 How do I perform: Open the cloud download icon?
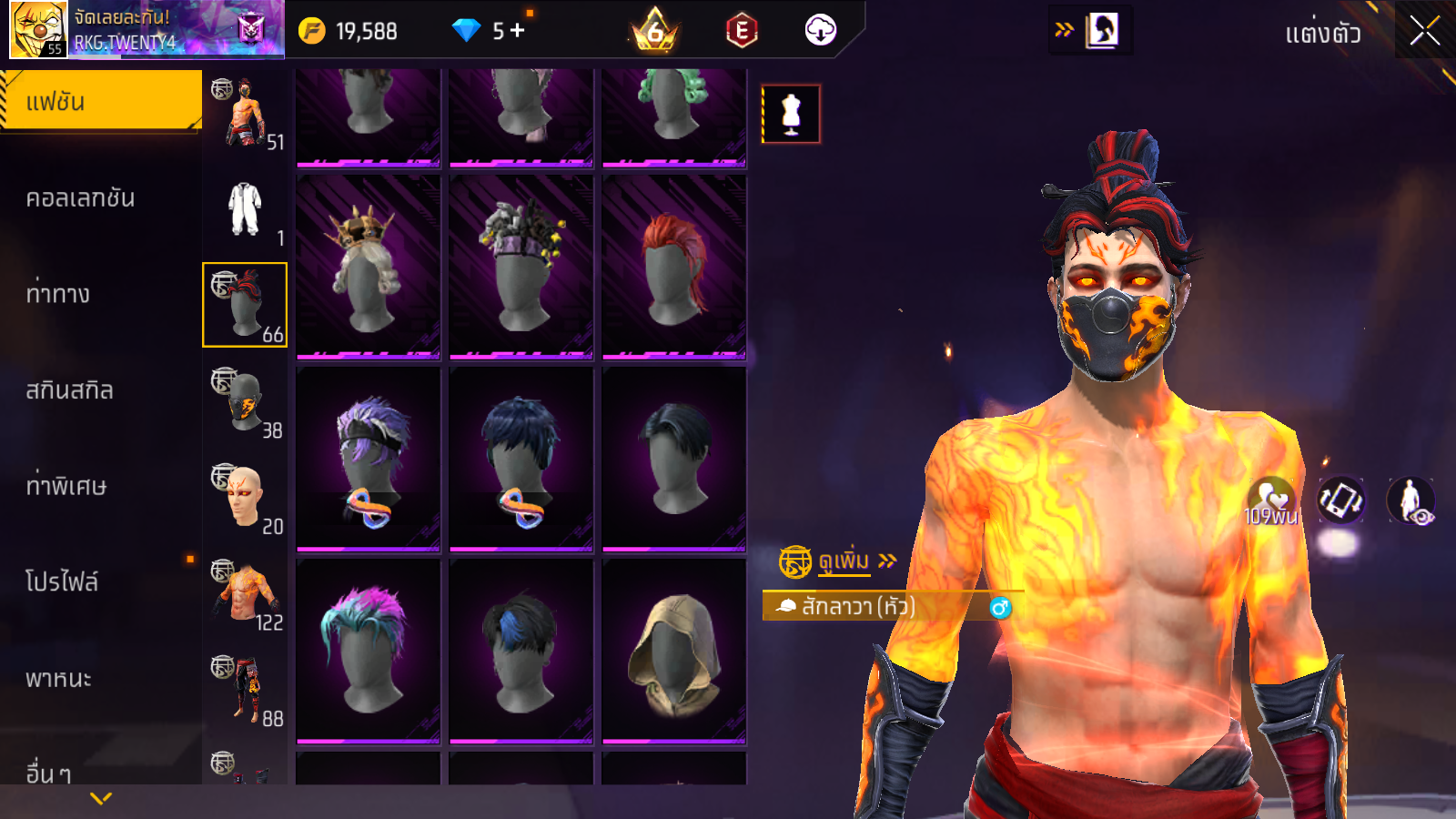(820, 31)
